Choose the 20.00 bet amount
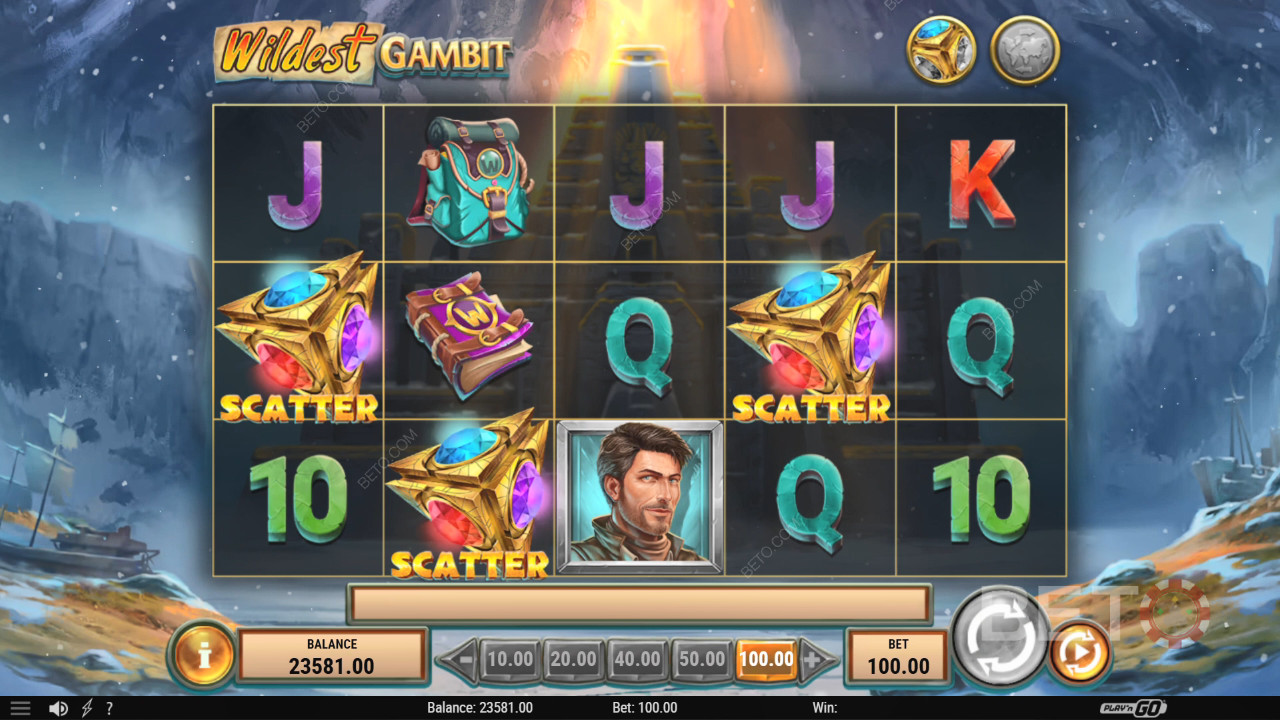This screenshot has width=1280, height=720. click(574, 659)
